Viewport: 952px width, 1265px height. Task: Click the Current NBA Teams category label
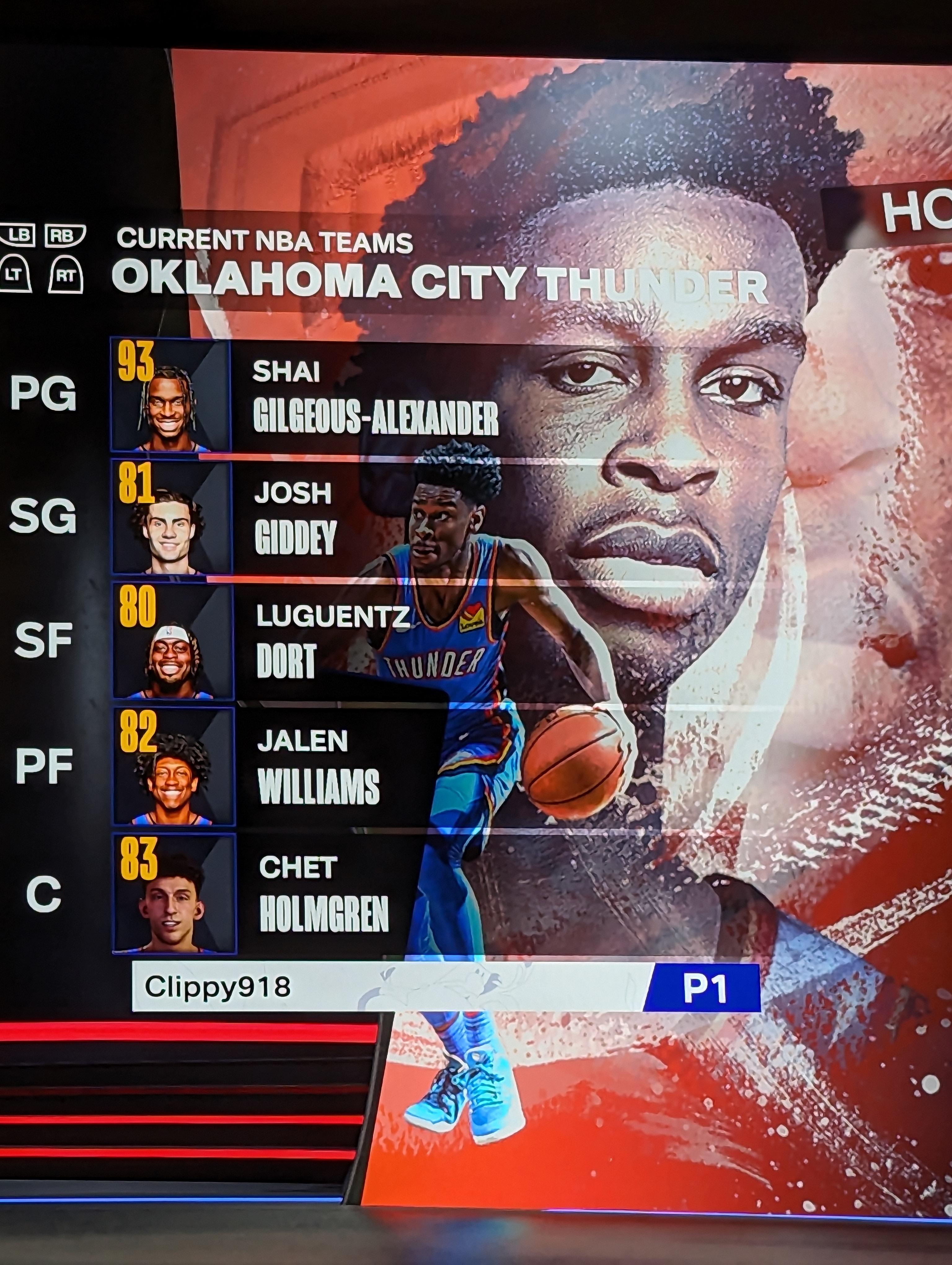point(265,240)
